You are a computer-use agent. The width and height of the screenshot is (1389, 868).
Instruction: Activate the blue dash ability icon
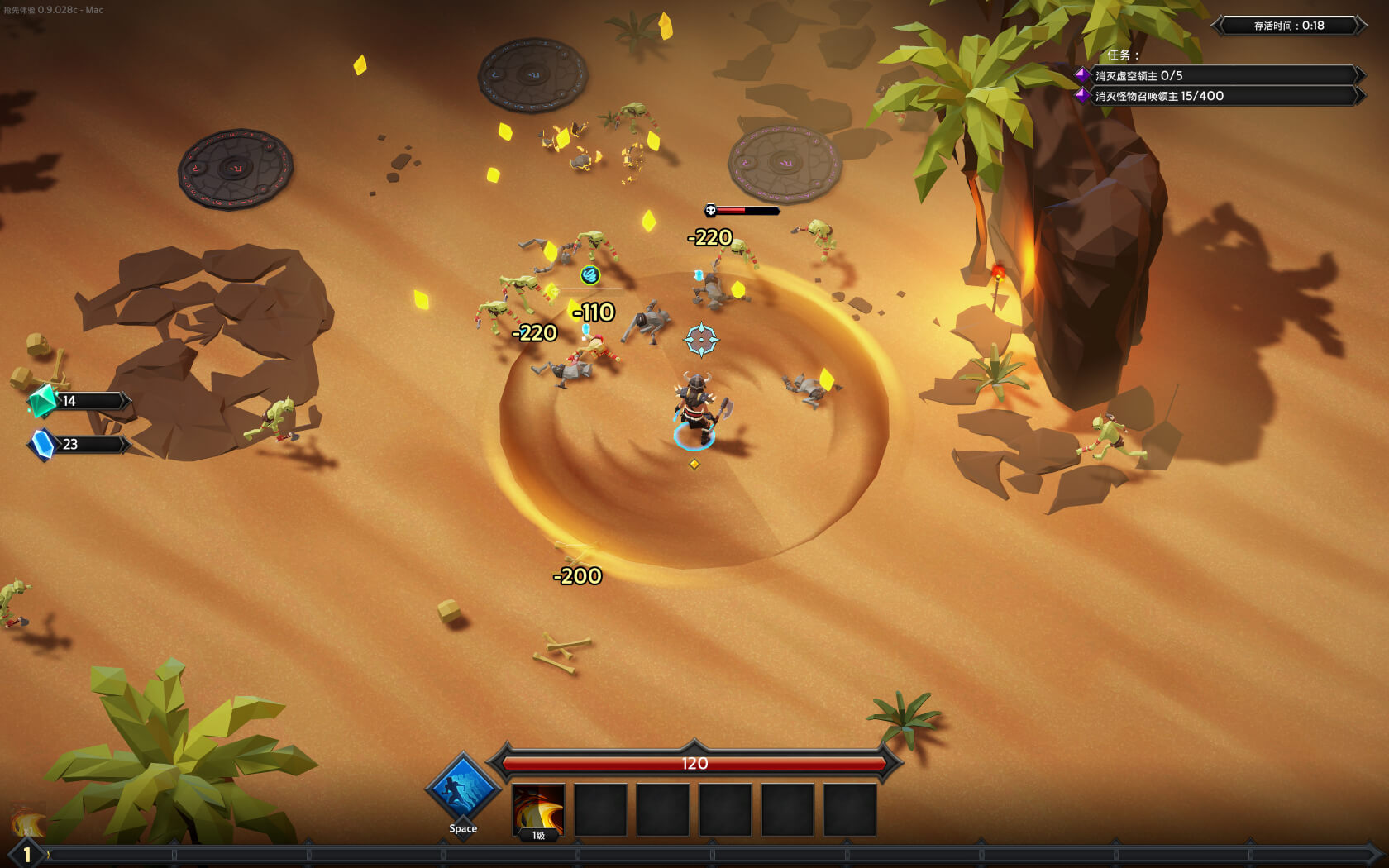[x=462, y=790]
